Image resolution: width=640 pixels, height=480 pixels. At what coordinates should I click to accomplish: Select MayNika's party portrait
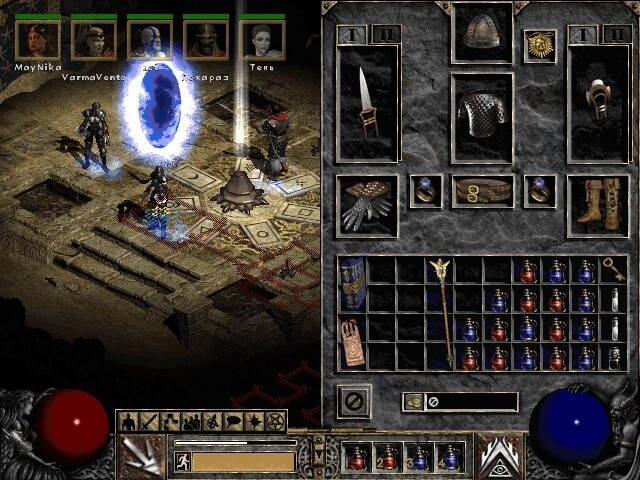pos(37,40)
